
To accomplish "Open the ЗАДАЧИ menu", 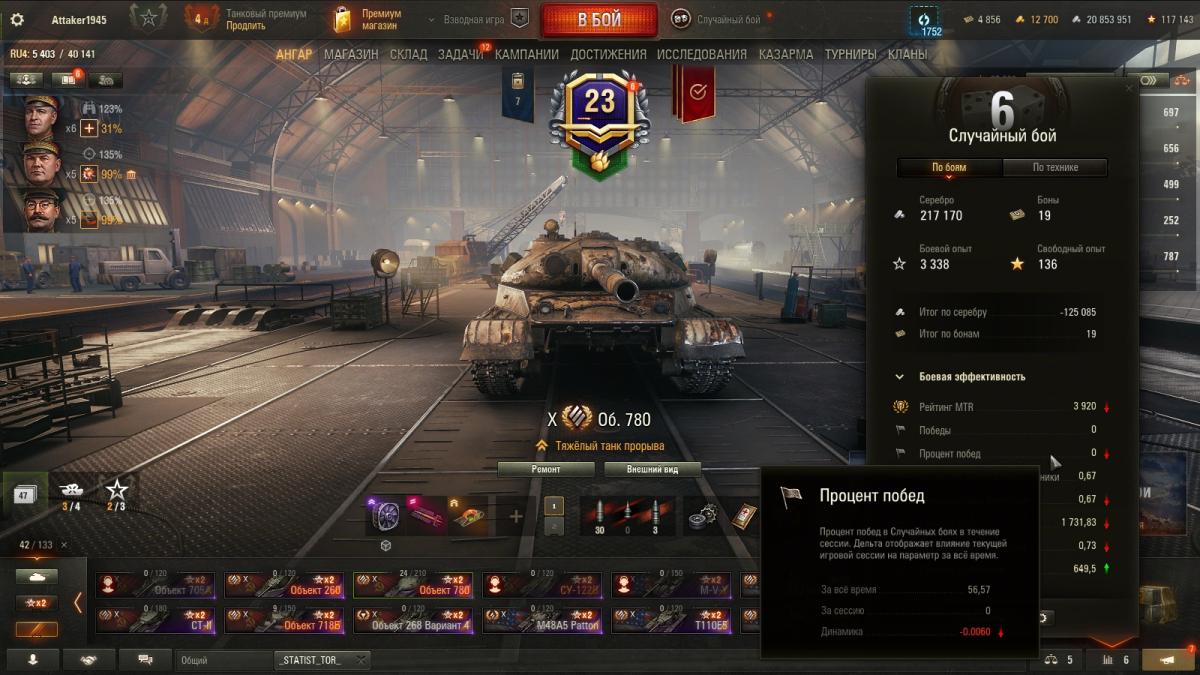I will (x=461, y=55).
